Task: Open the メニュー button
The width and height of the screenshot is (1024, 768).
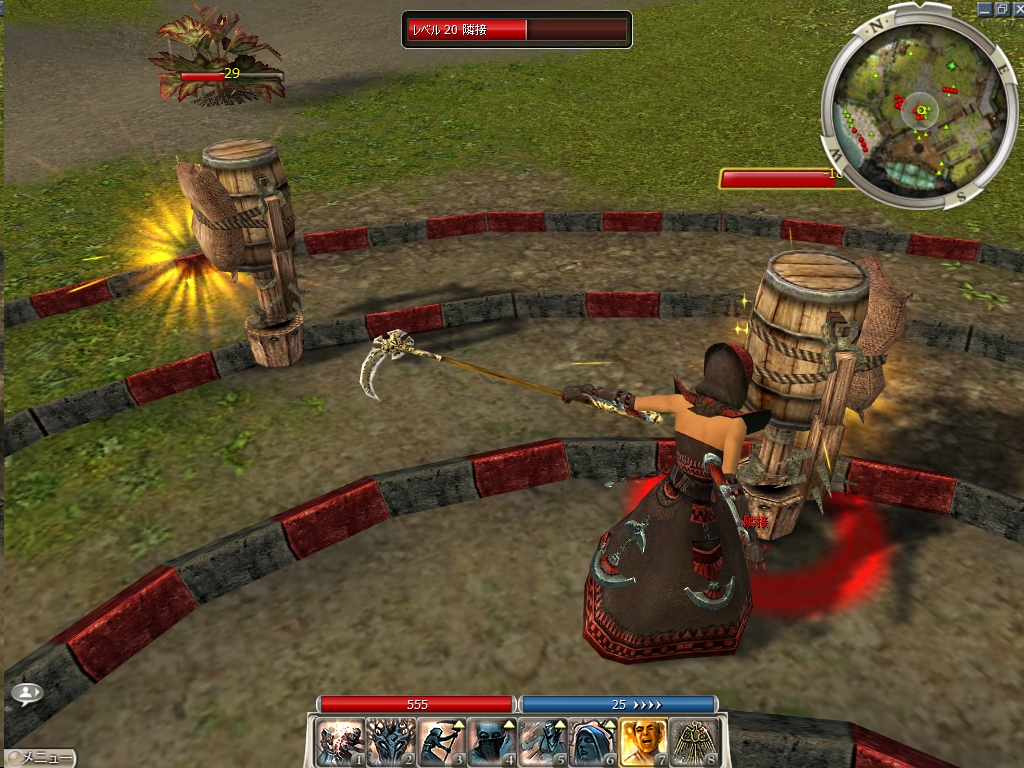Action: click(x=40, y=758)
